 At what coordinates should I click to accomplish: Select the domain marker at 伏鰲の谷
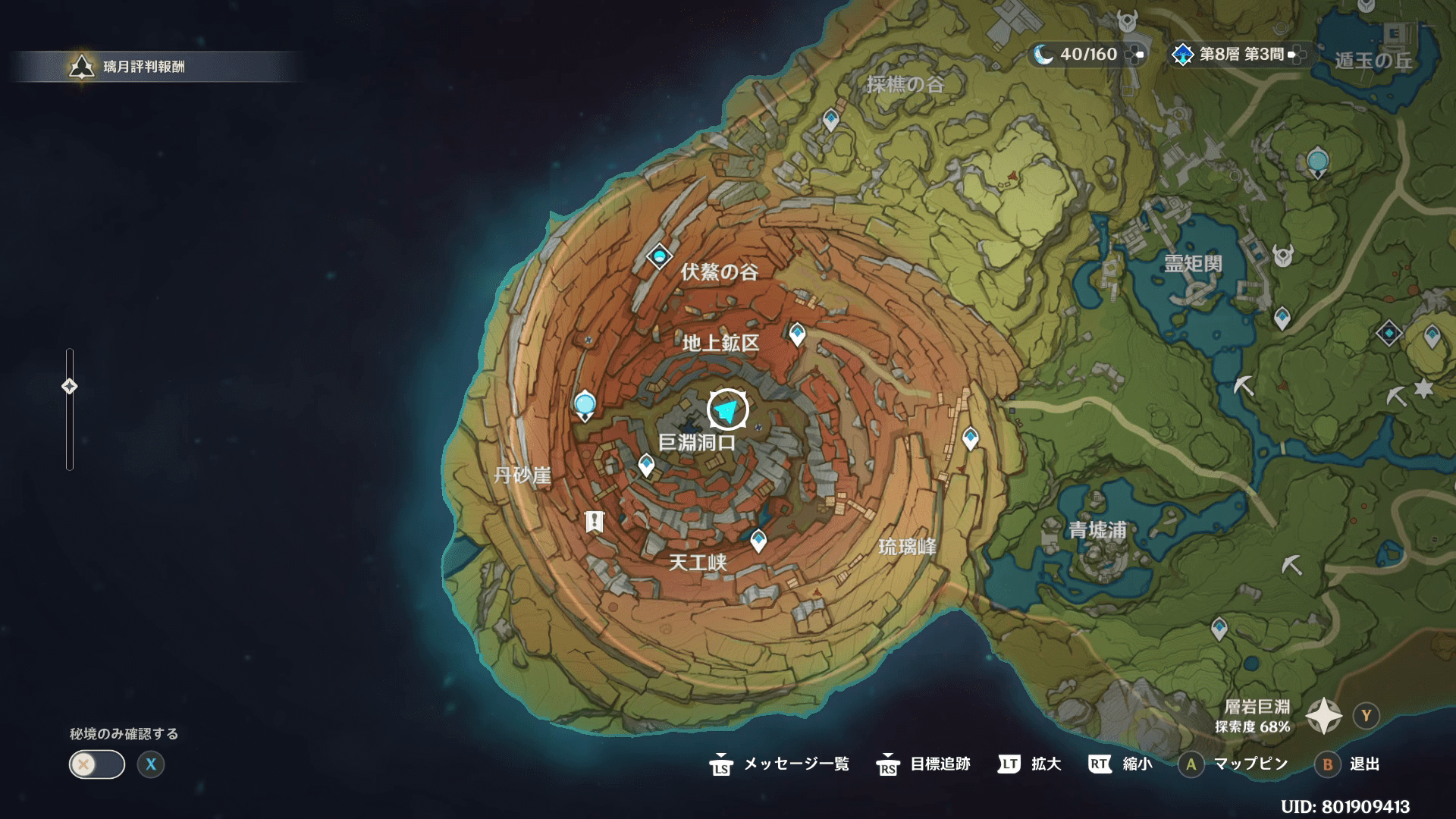coord(659,256)
